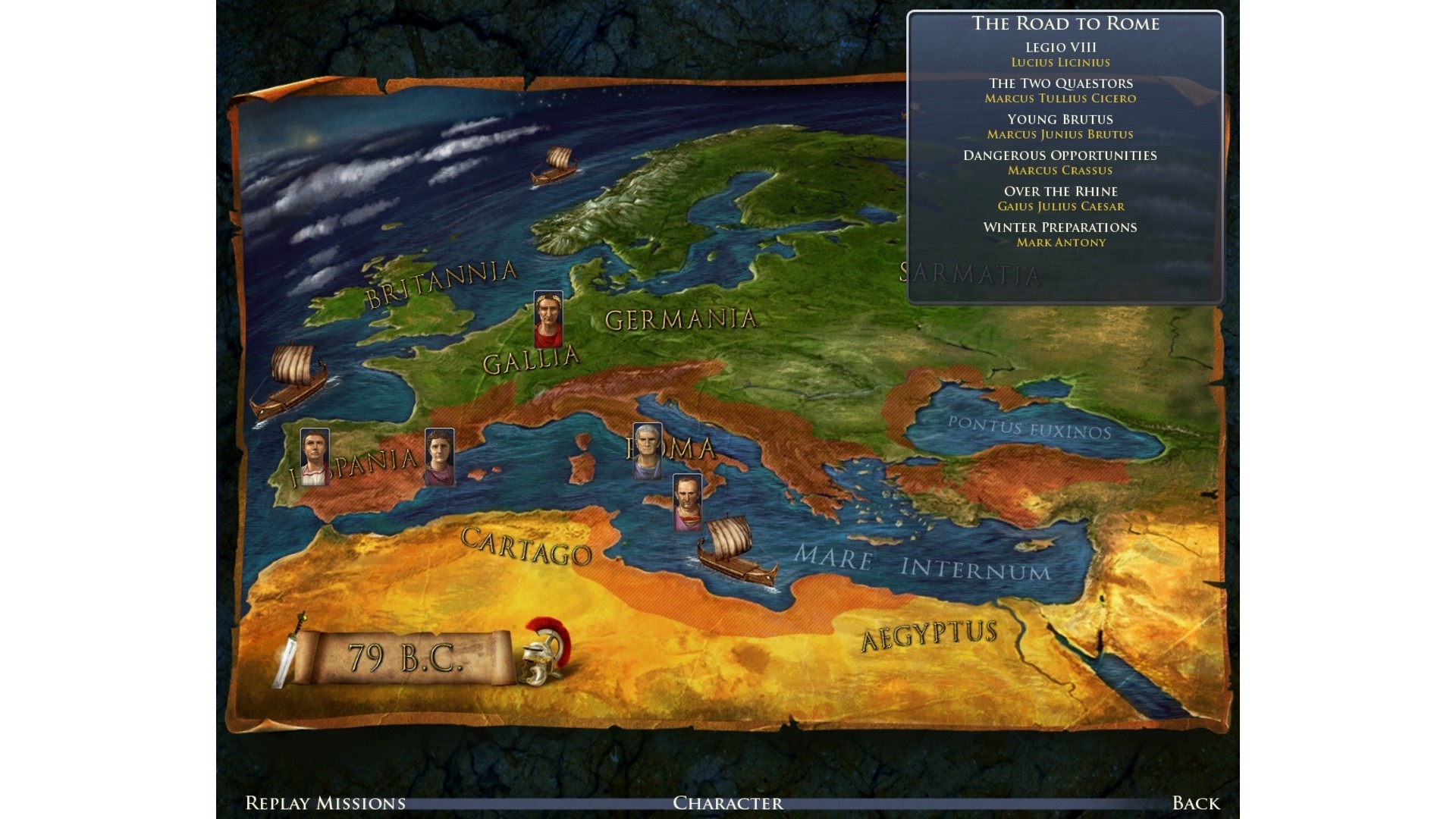
Task: Choose the purple-robed portrait on Hispania's east coast
Action: point(439,457)
